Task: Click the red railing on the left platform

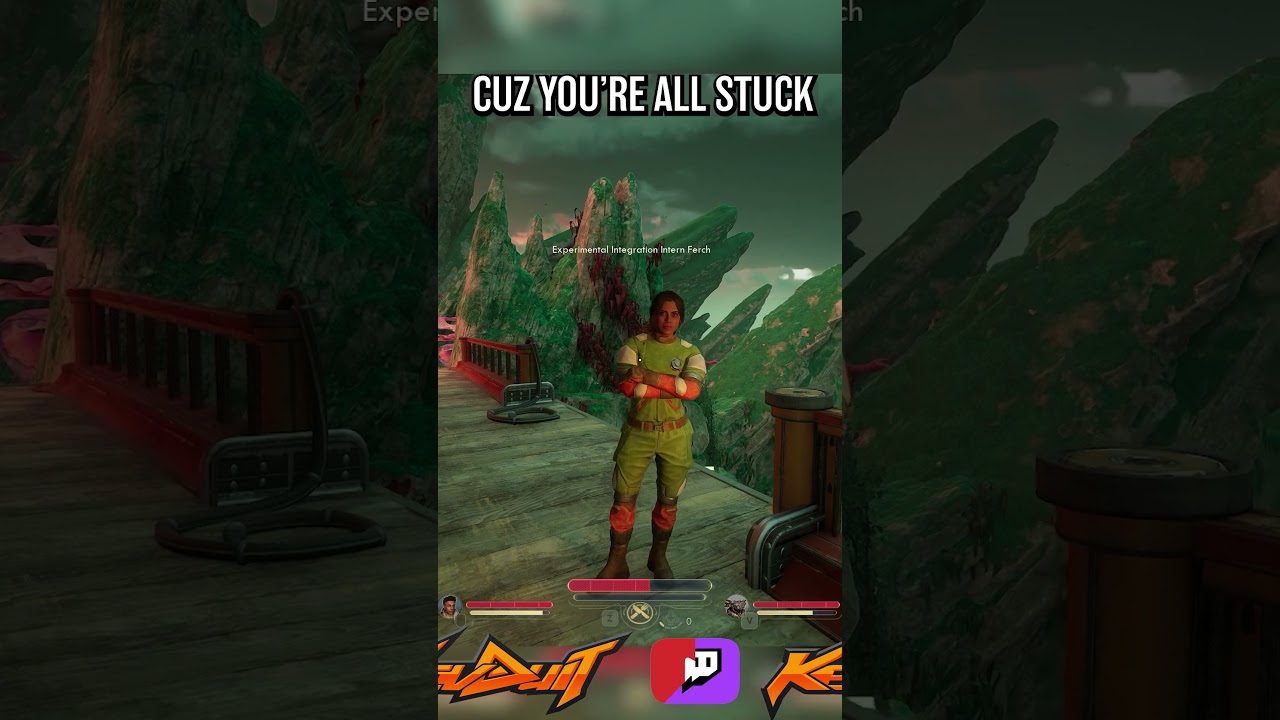Action: (490, 370)
